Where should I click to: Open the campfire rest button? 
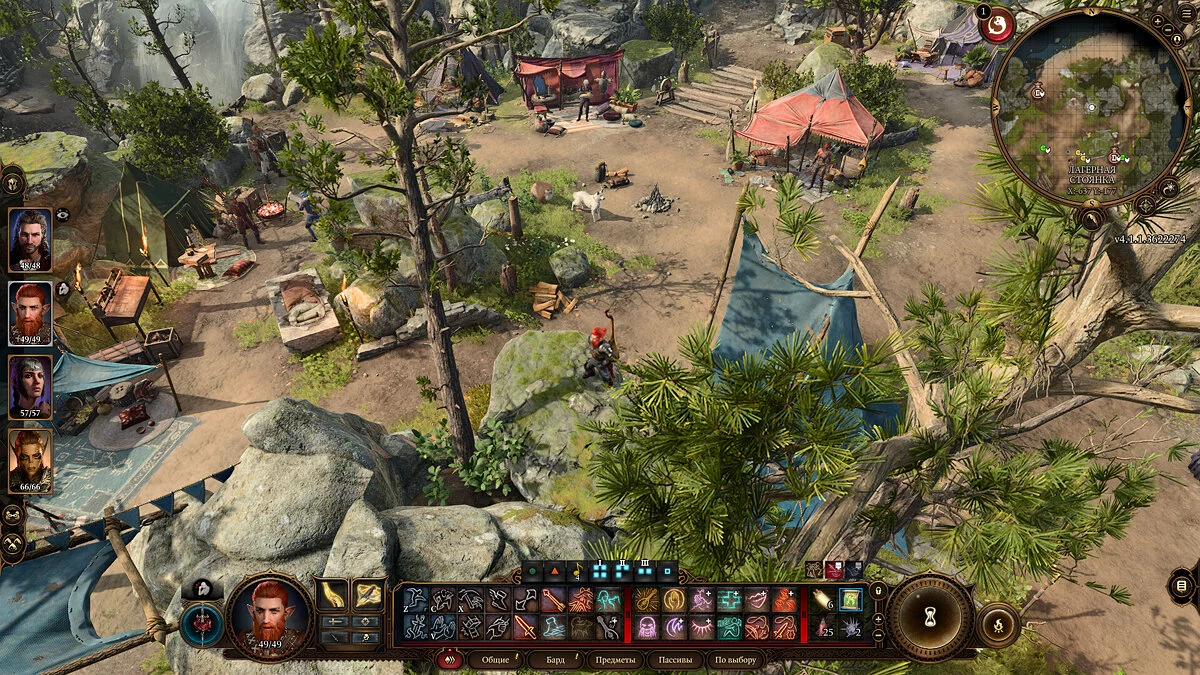997,625
